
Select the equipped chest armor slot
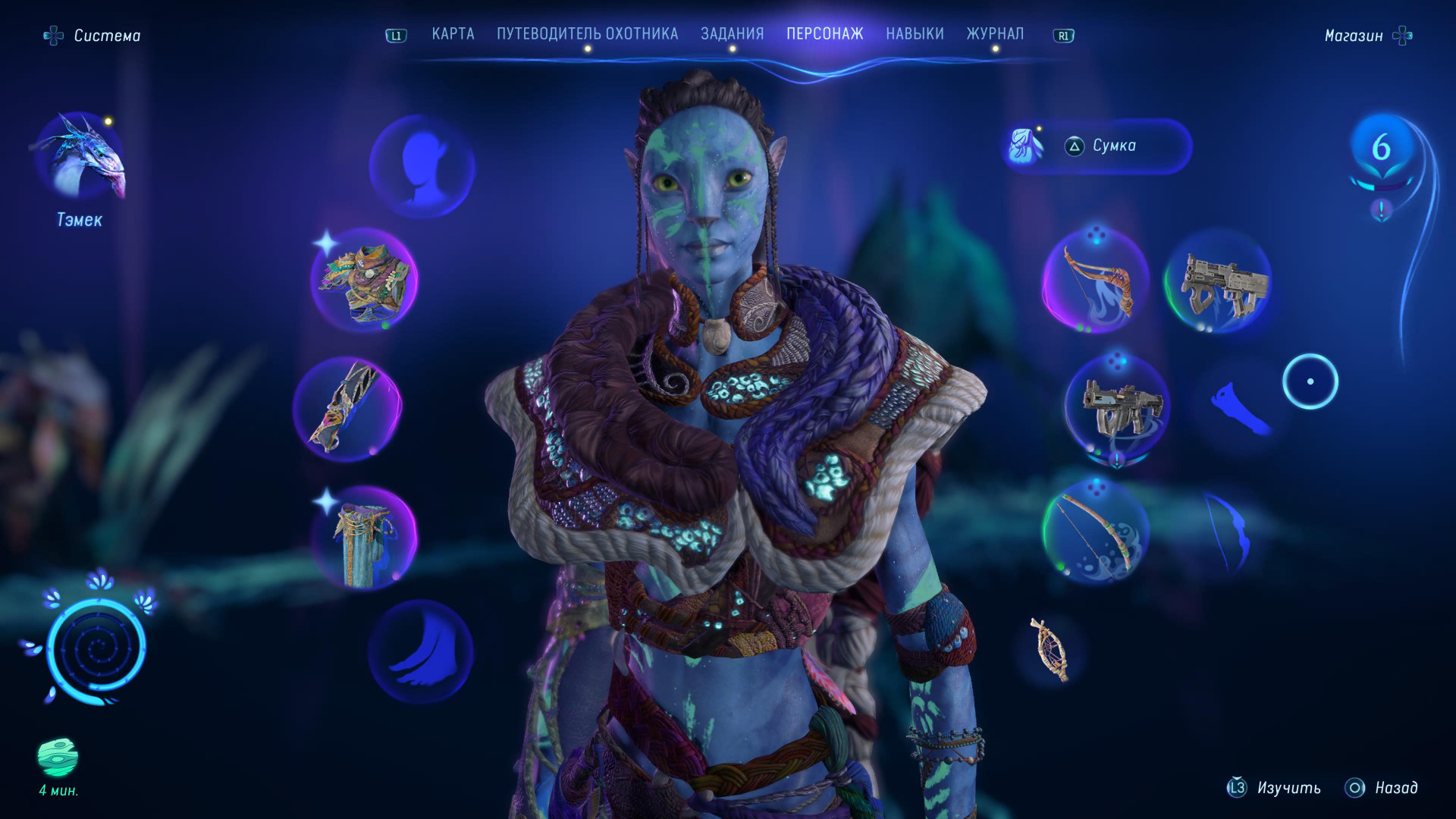pos(364,281)
